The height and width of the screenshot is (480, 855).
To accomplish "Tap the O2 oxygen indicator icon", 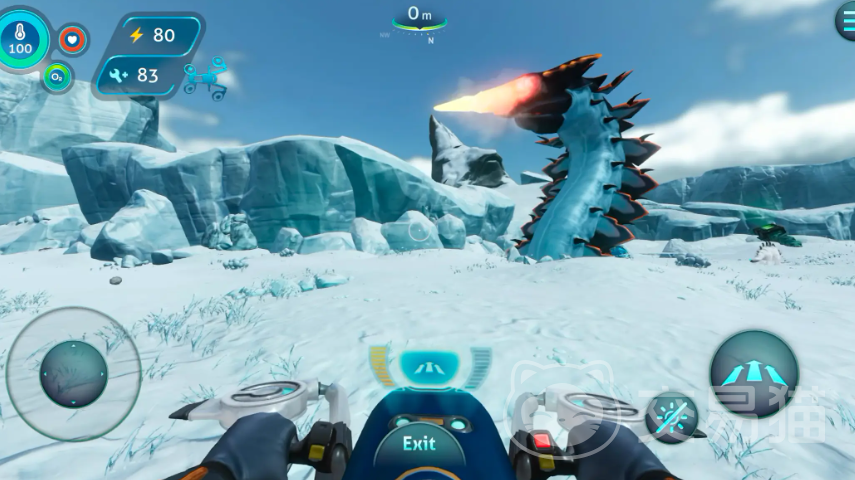I will (57, 77).
